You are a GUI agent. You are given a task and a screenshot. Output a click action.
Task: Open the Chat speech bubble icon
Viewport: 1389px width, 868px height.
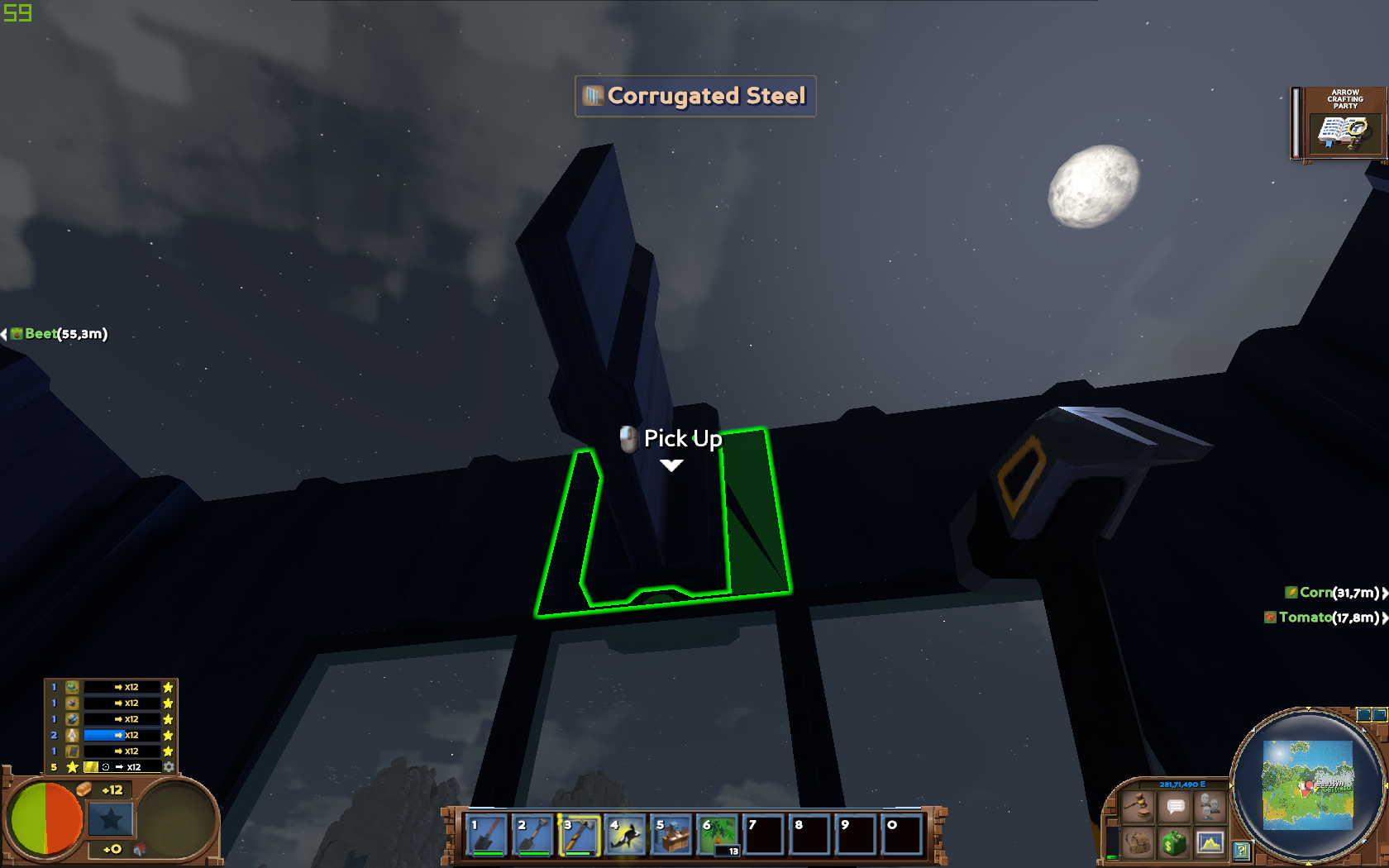coord(1174,807)
